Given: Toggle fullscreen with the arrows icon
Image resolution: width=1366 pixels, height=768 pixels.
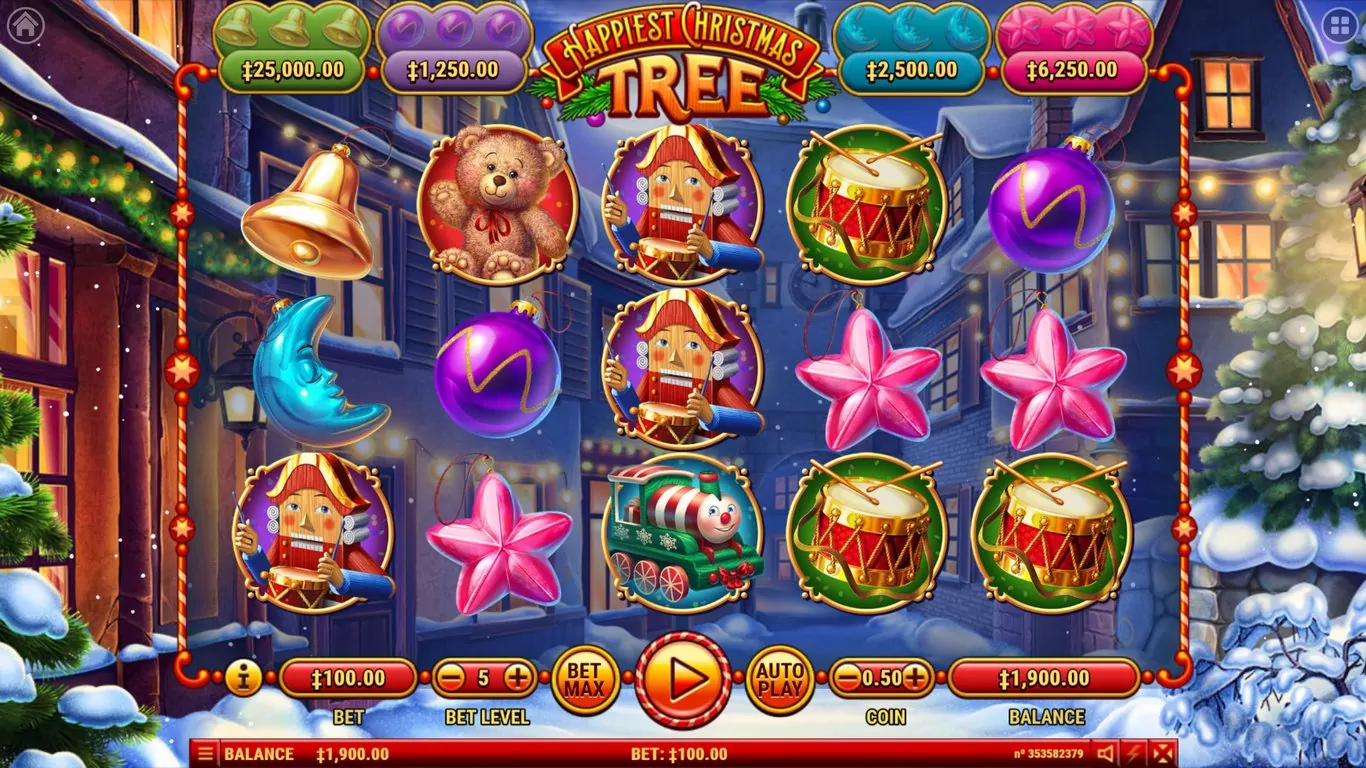Looking at the screenshot, I should point(1162,754).
